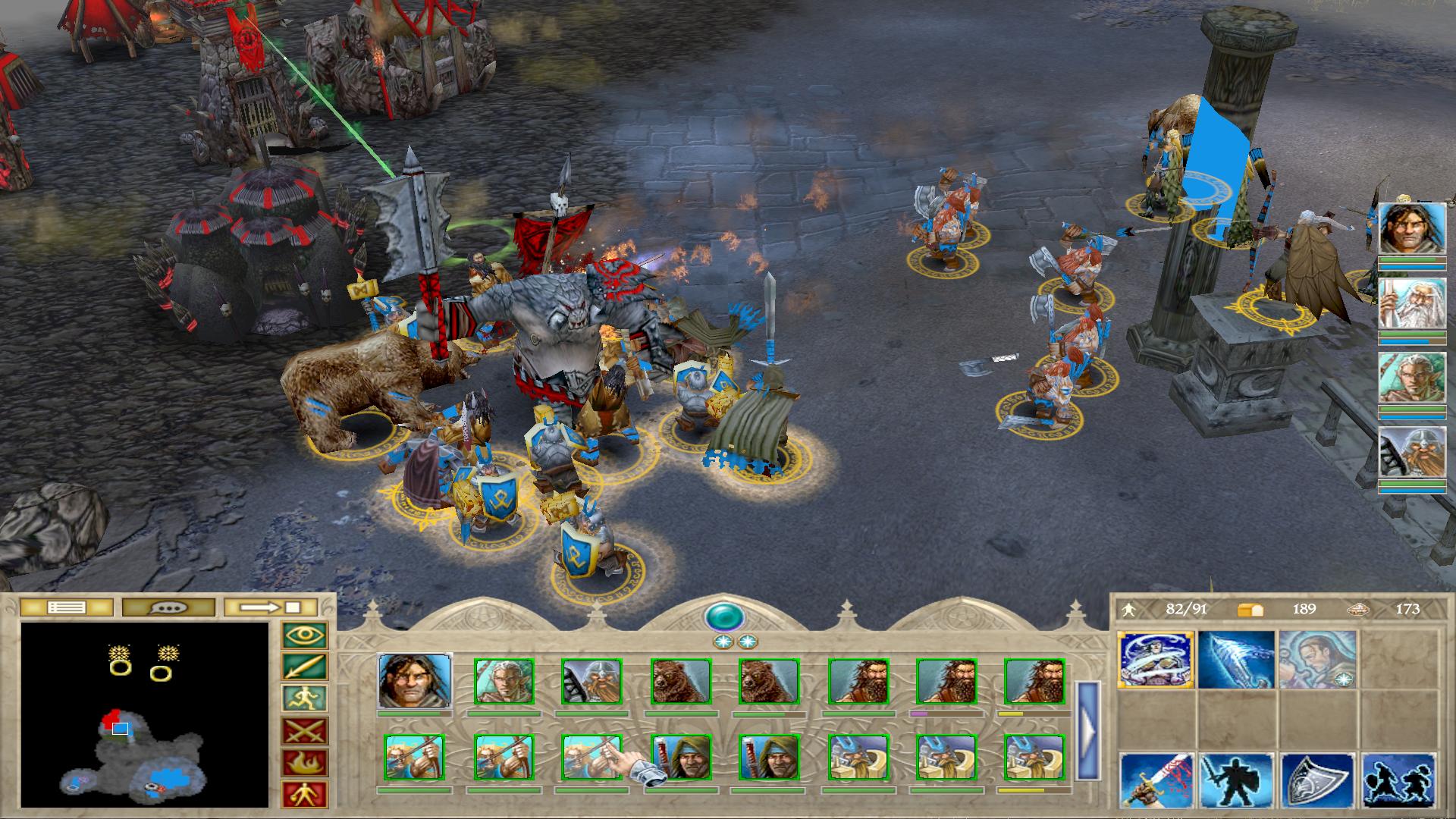The width and height of the screenshot is (1456, 819).
Task: Activate the silver shield defend ability
Action: click(x=1317, y=781)
